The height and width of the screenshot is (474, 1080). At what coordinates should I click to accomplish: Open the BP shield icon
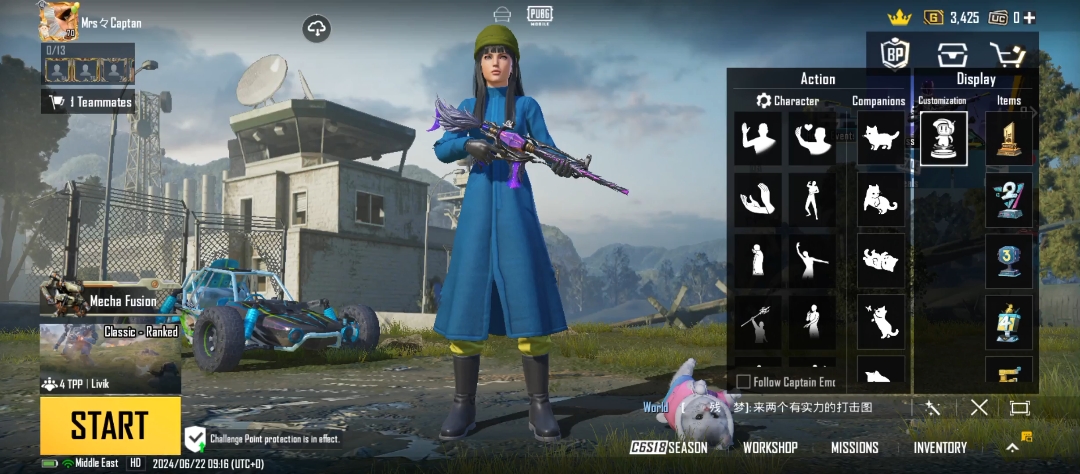click(x=894, y=55)
